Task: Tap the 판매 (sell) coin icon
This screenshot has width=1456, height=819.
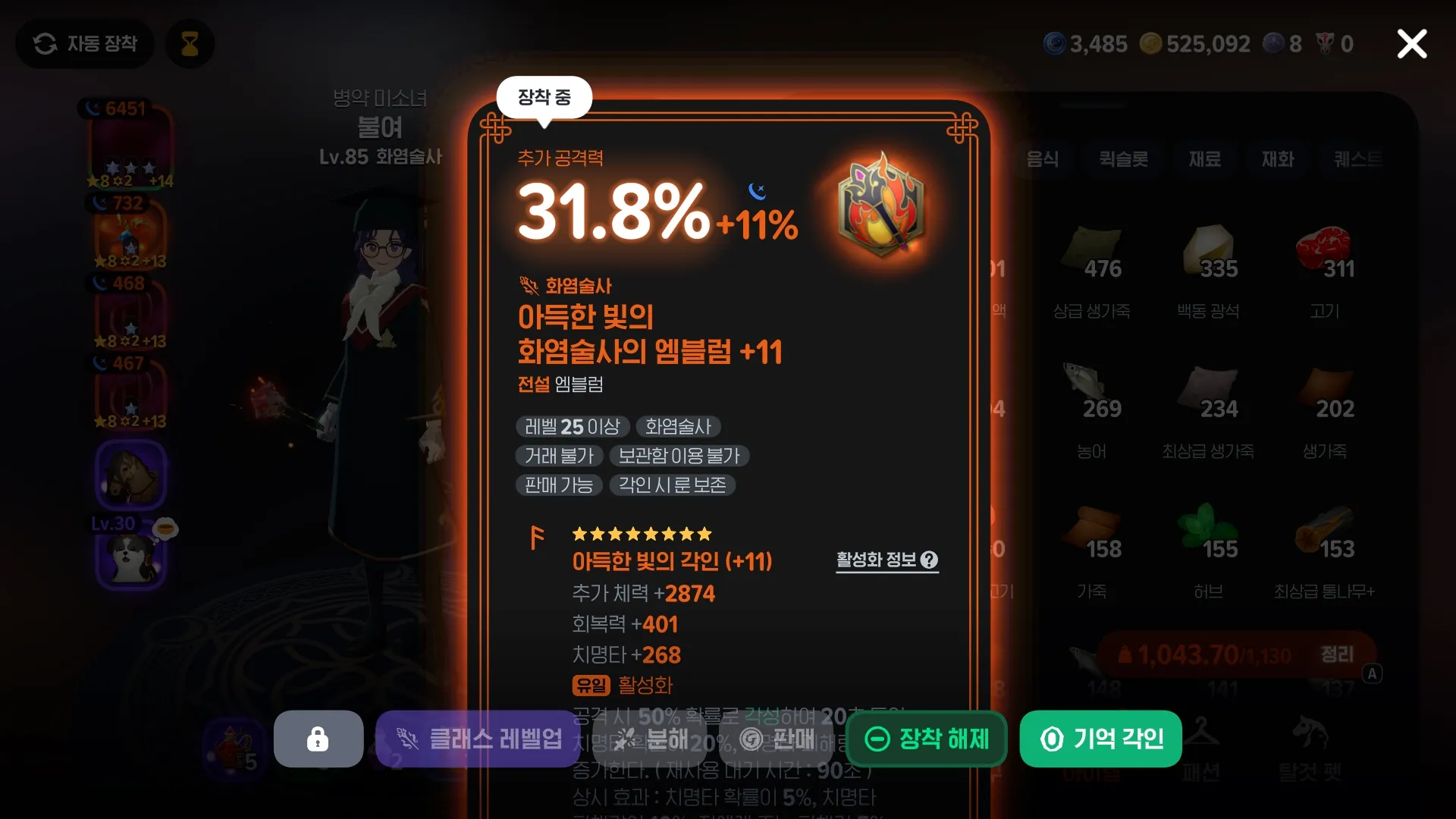Action: pyautogui.click(x=751, y=739)
